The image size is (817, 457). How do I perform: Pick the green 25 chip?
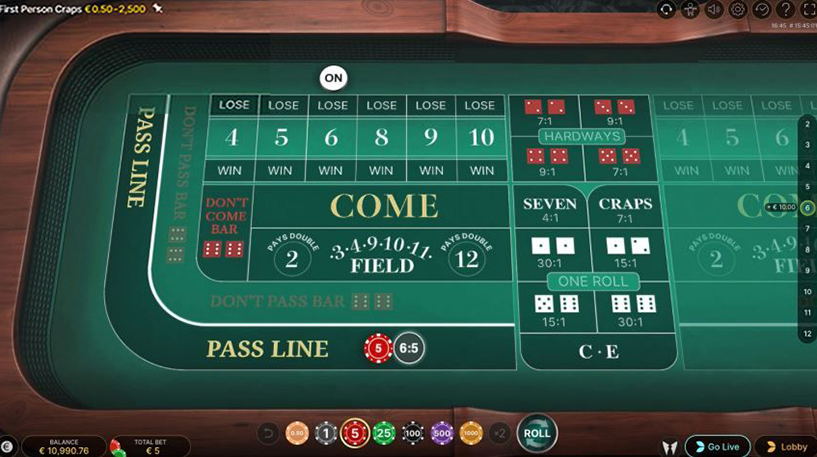tap(384, 433)
